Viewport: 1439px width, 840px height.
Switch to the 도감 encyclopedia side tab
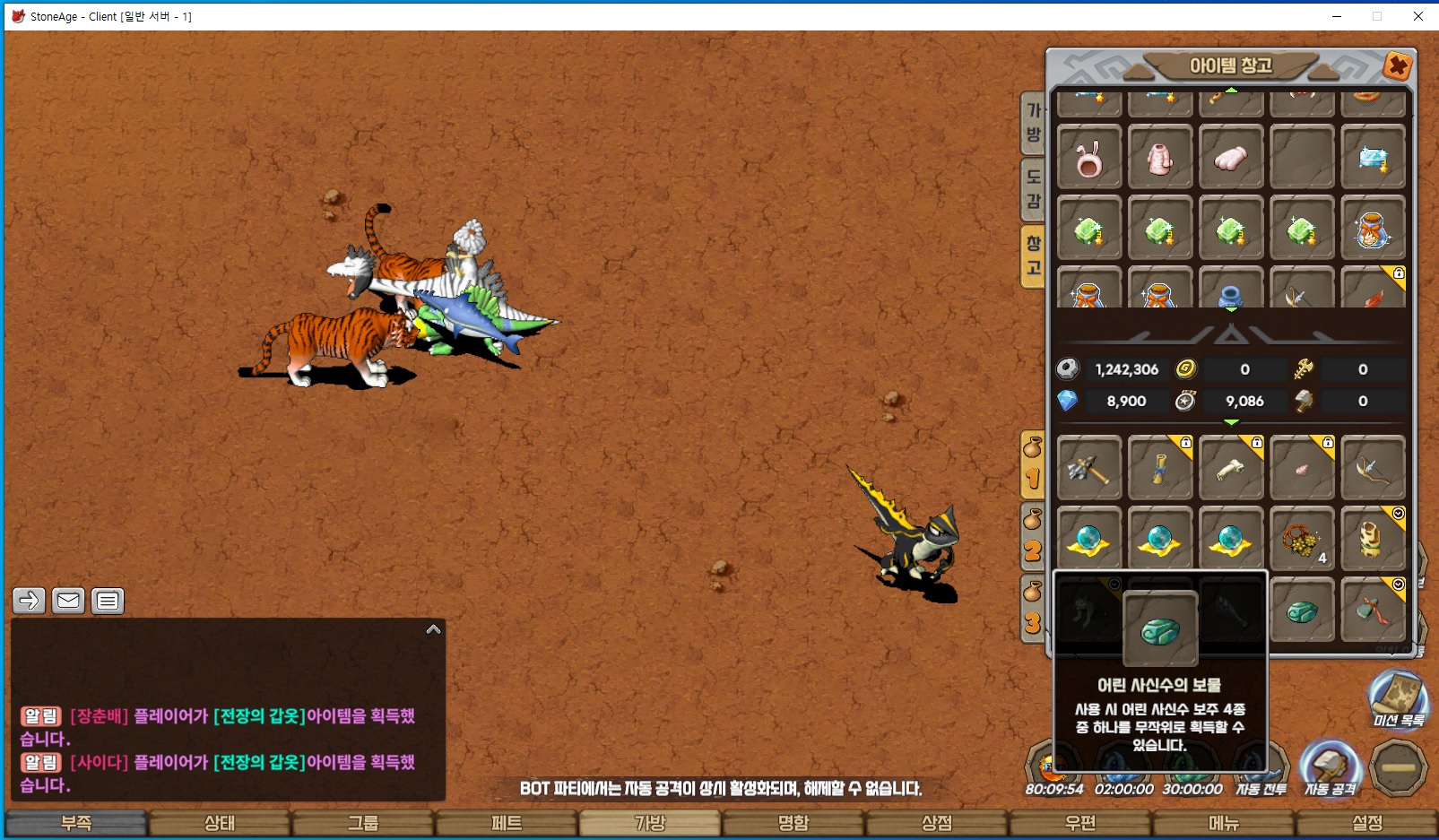pos(1034,188)
